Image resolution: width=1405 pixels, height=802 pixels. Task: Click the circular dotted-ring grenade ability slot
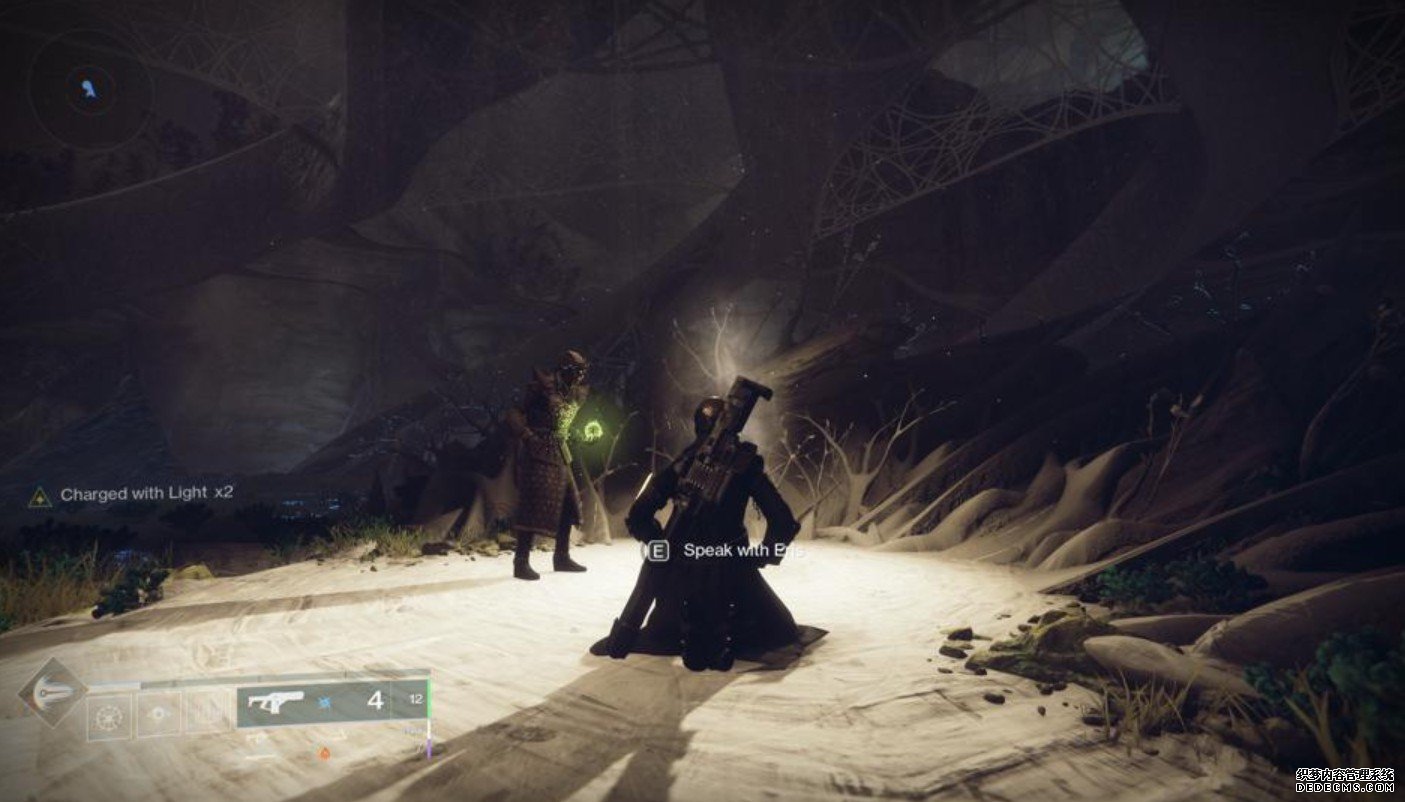109,717
